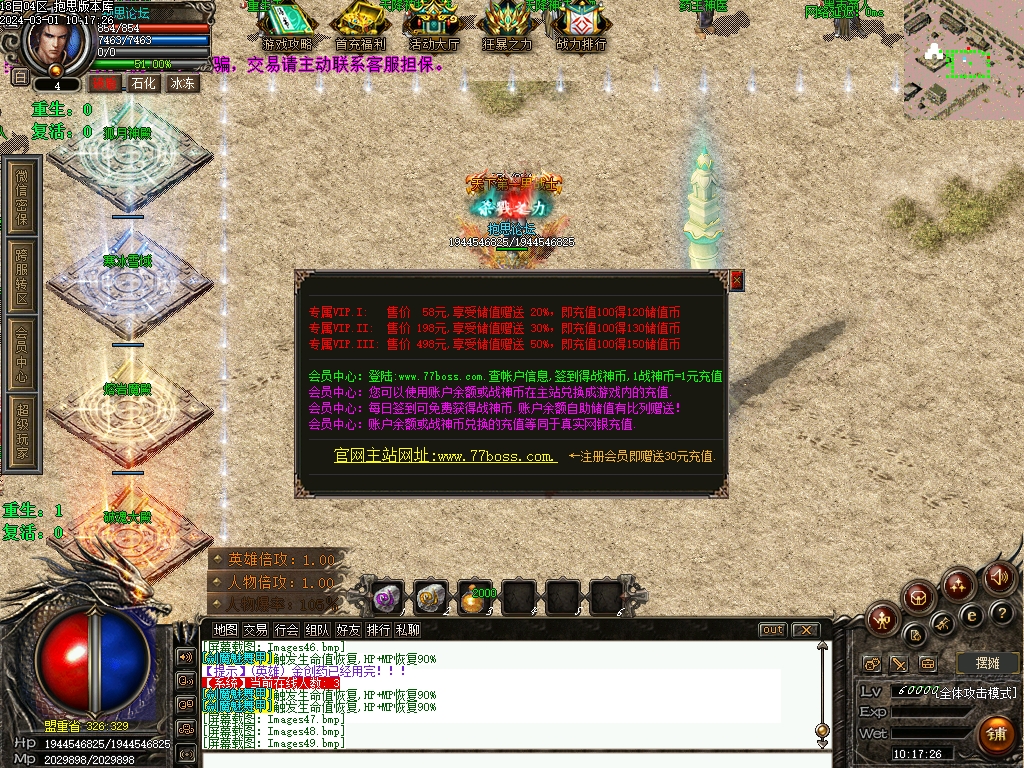Viewport: 1024px width, 768px height.
Task: Switch to the 交易 trade tab
Action: [x=256, y=630]
